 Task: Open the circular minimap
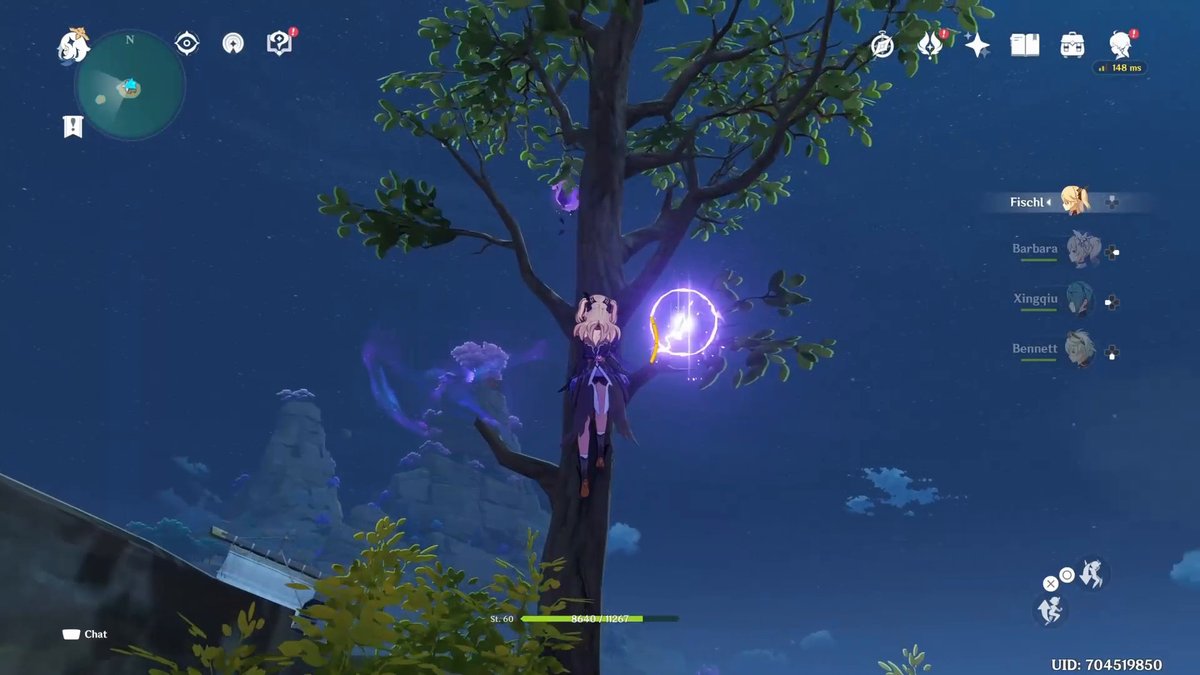(x=130, y=86)
